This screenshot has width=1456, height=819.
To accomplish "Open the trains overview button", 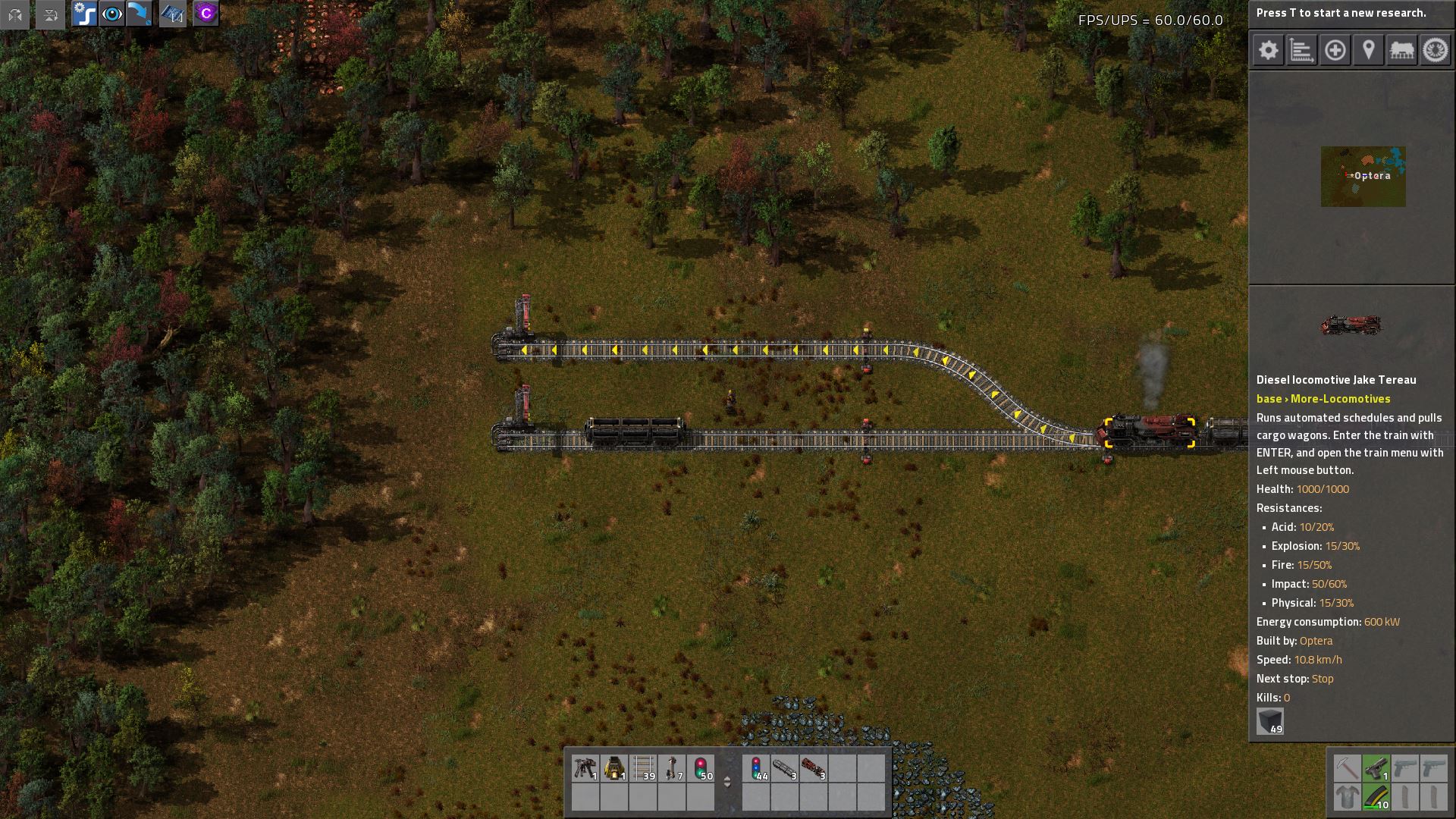I will [1401, 51].
